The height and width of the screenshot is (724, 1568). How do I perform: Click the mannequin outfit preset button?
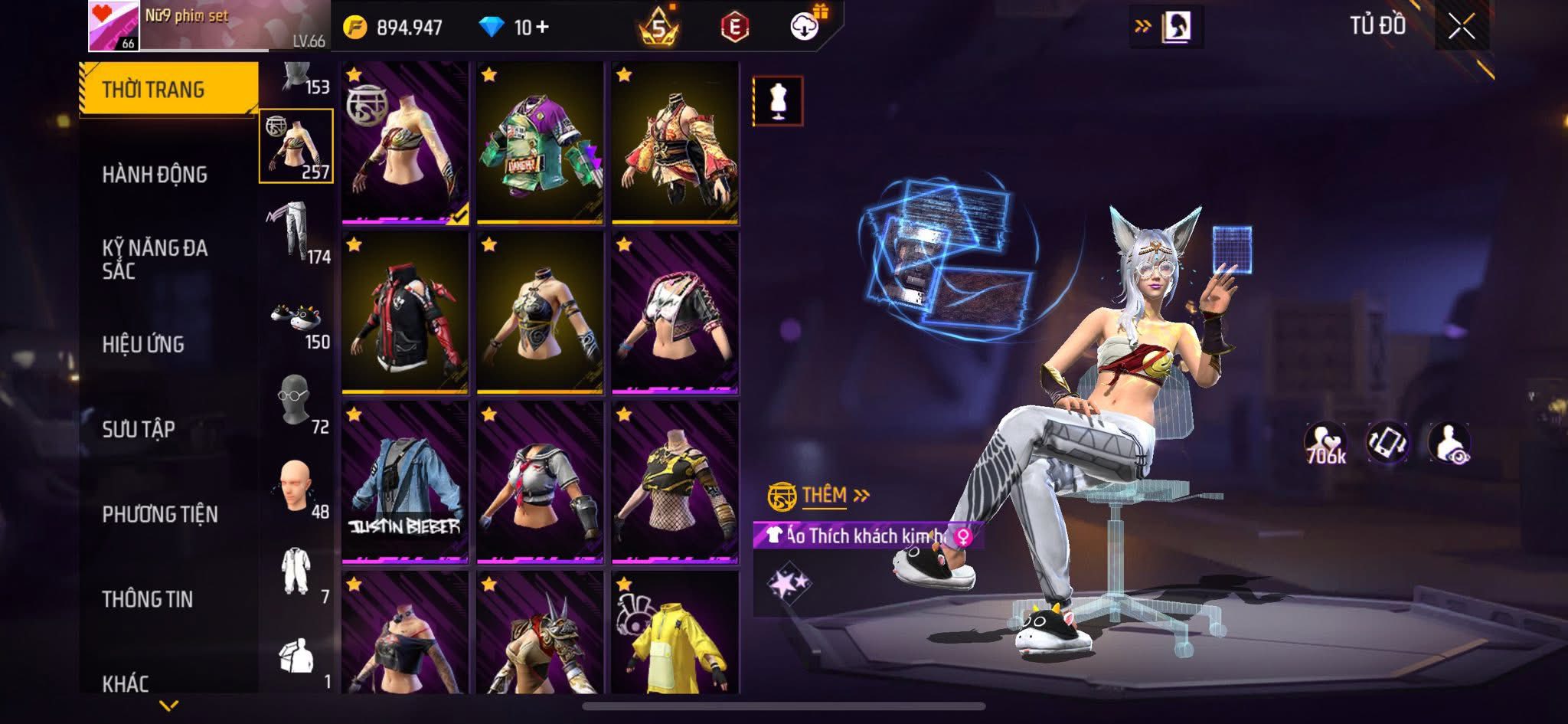coord(778,100)
